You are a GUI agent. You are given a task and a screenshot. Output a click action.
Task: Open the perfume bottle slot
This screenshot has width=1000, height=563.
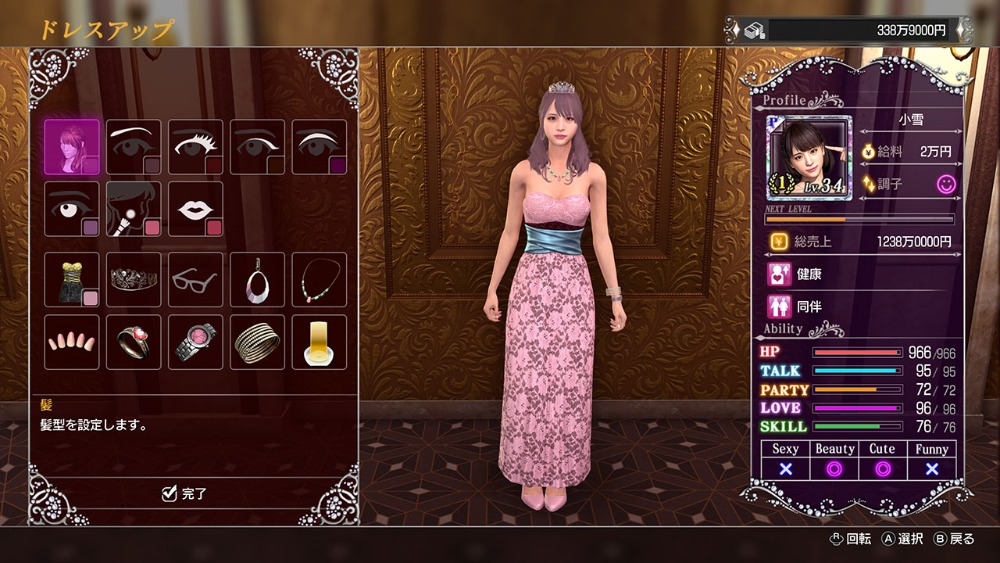319,342
